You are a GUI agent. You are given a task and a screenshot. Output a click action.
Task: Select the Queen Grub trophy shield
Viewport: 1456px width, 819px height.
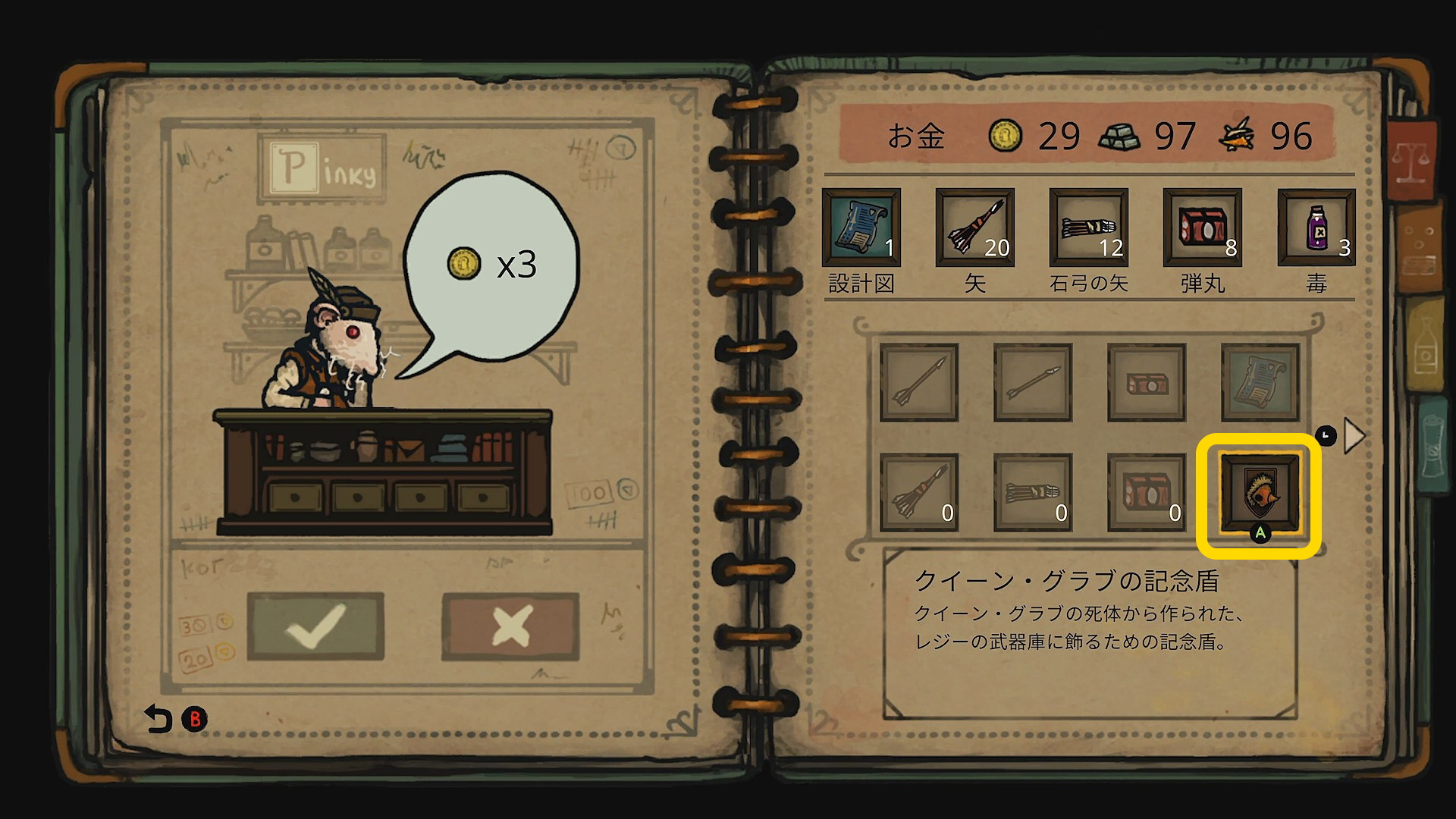1259,494
